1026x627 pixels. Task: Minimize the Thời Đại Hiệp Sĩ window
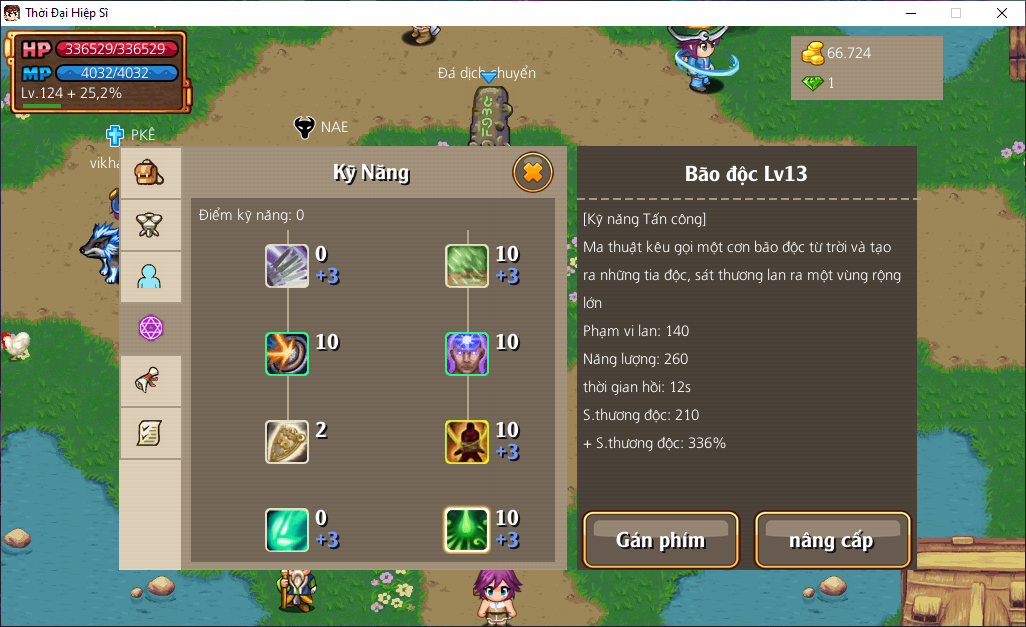click(x=910, y=13)
